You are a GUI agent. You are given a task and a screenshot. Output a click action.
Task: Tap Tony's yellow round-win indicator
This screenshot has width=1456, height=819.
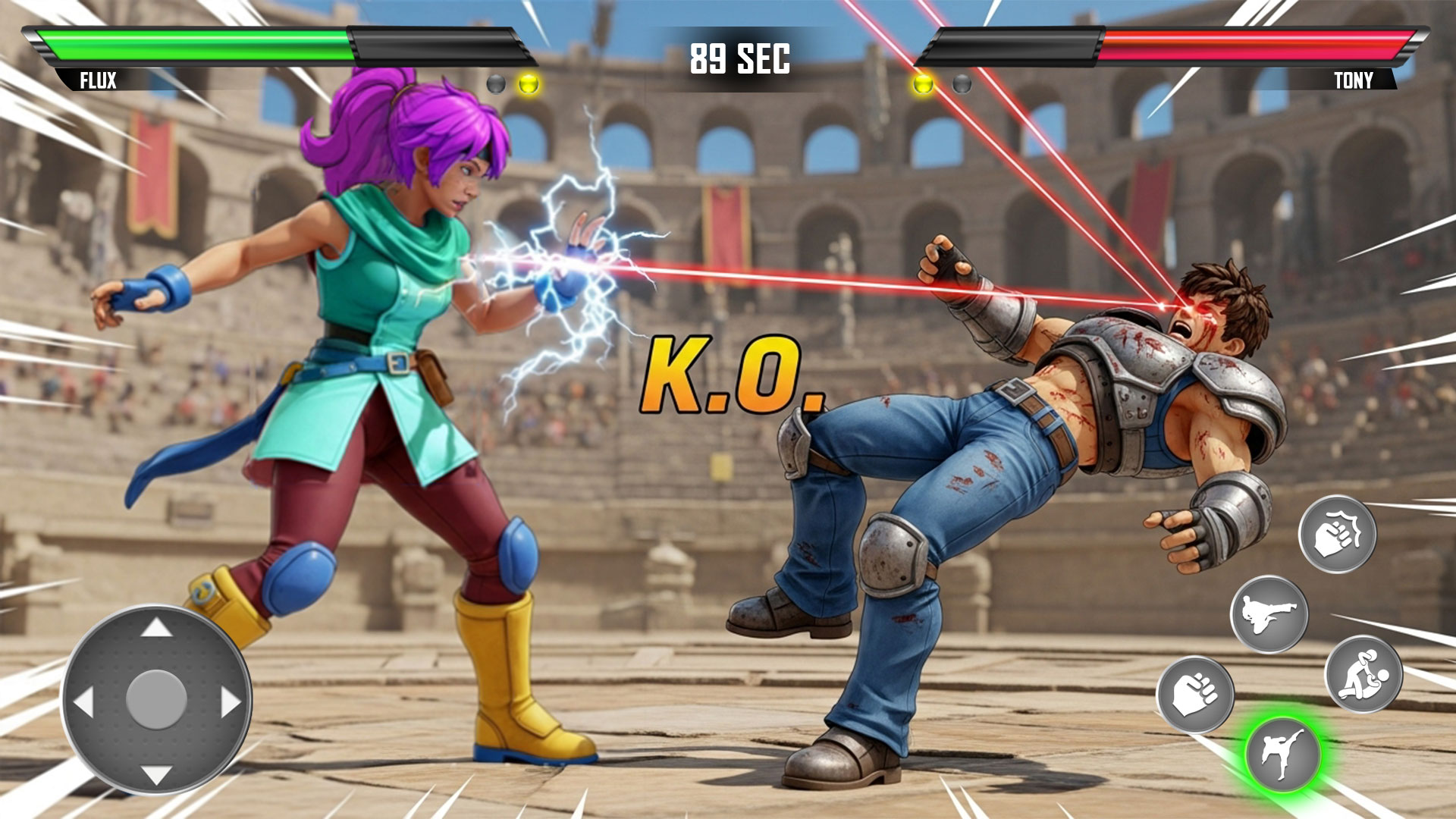pyautogui.click(x=924, y=83)
